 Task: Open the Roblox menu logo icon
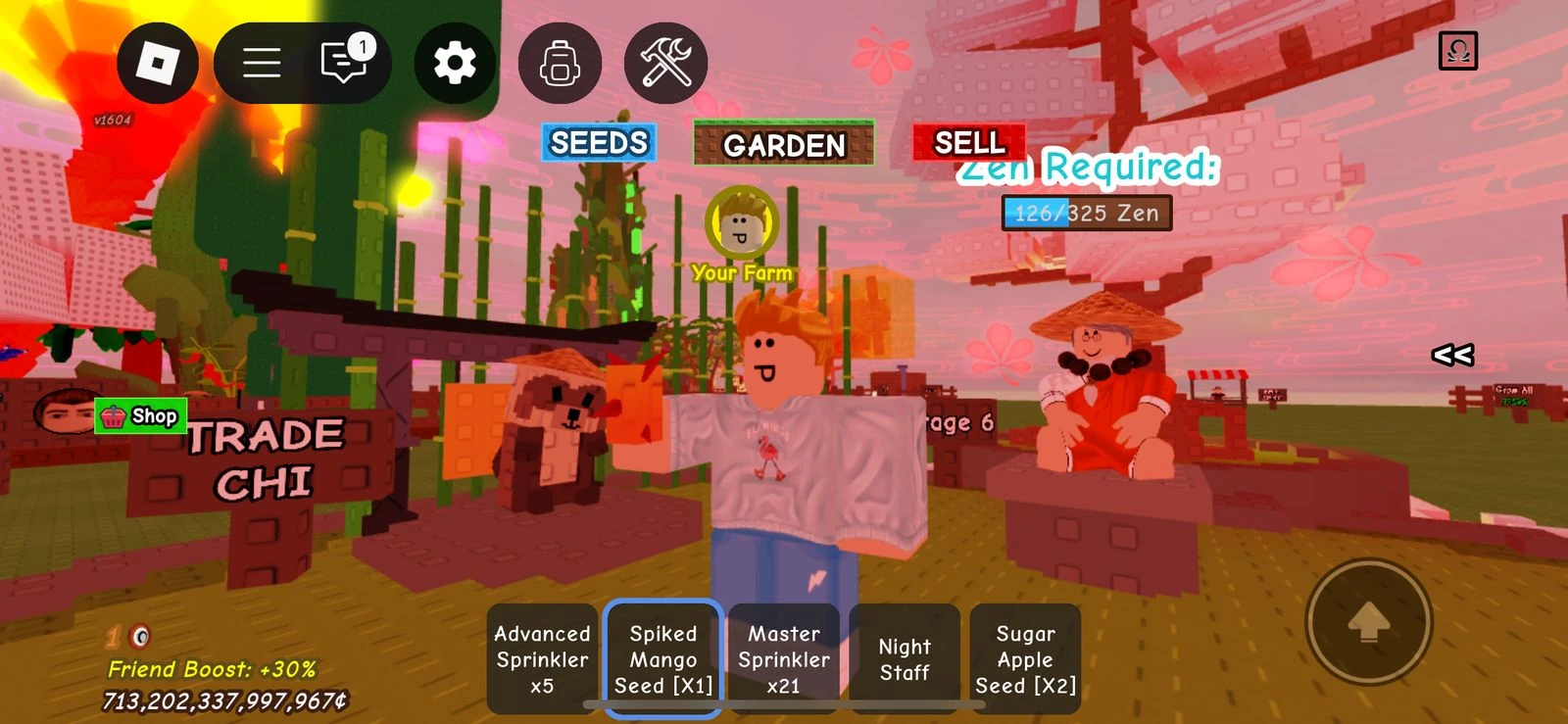[x=158, y=63]
